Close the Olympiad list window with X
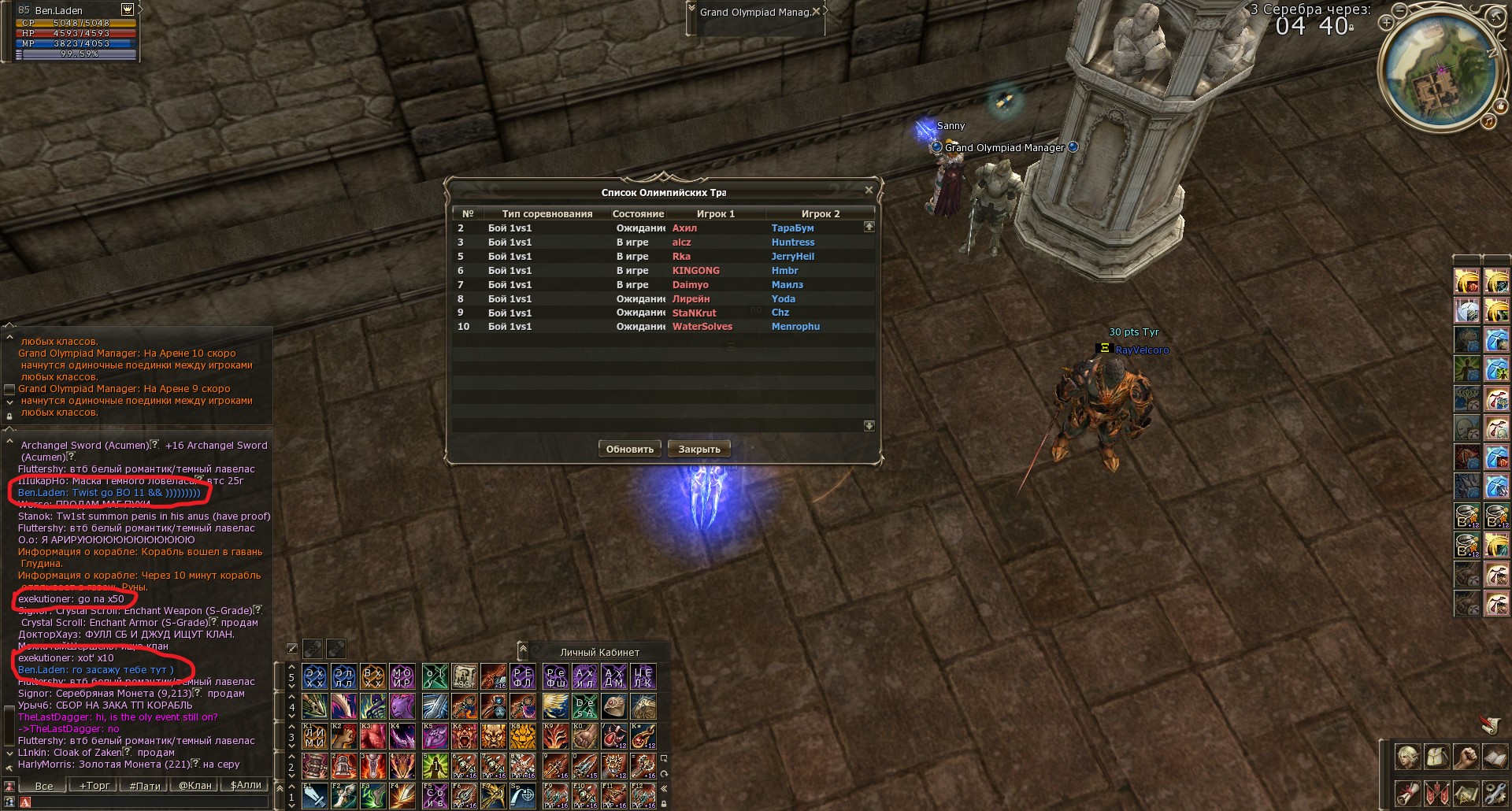The height and width of the screenshot is (811, 1512). click(869, 191)
